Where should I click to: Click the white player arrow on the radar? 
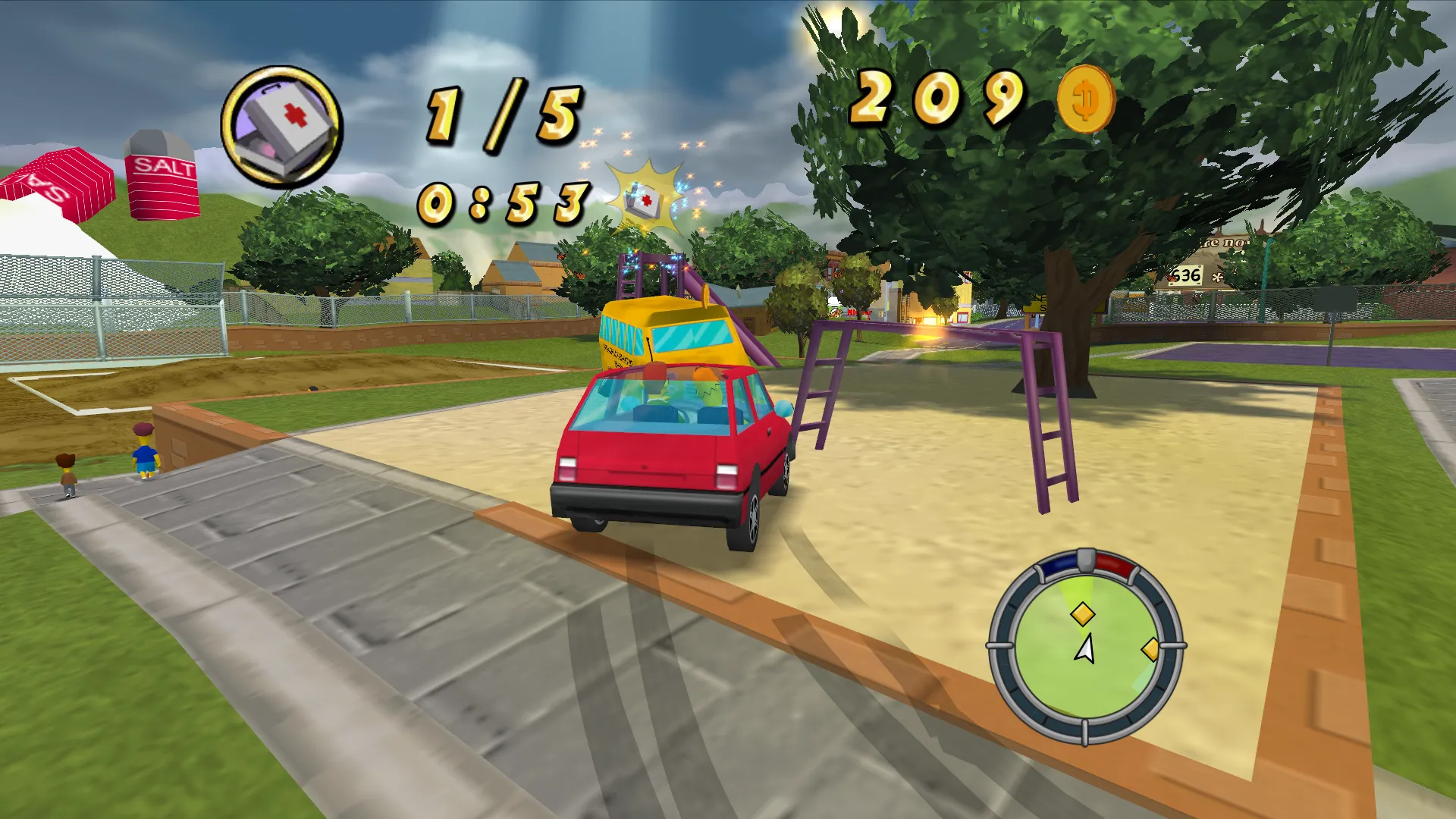(1085, 649)
